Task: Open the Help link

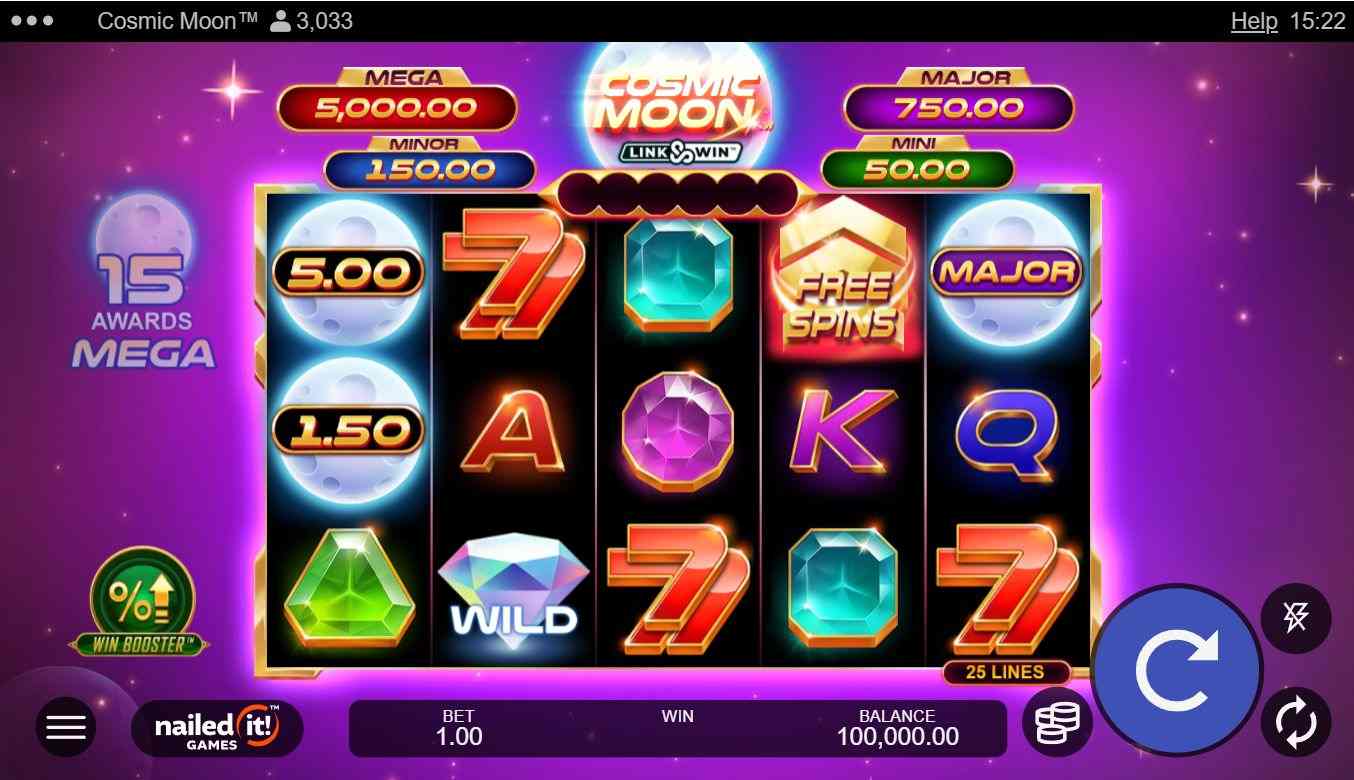Action: [x=1253, y=21]
